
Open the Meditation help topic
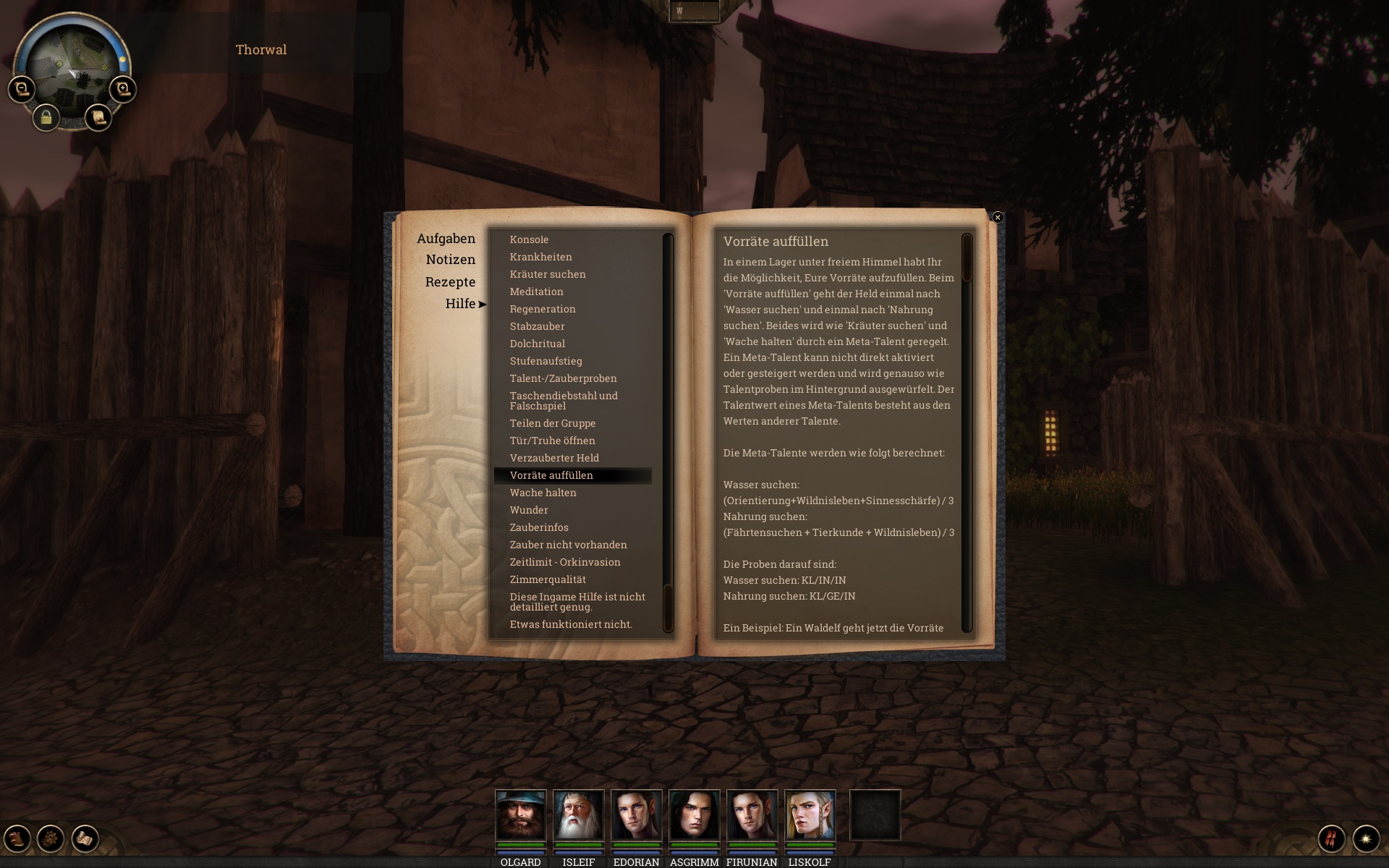coord(536,292)
